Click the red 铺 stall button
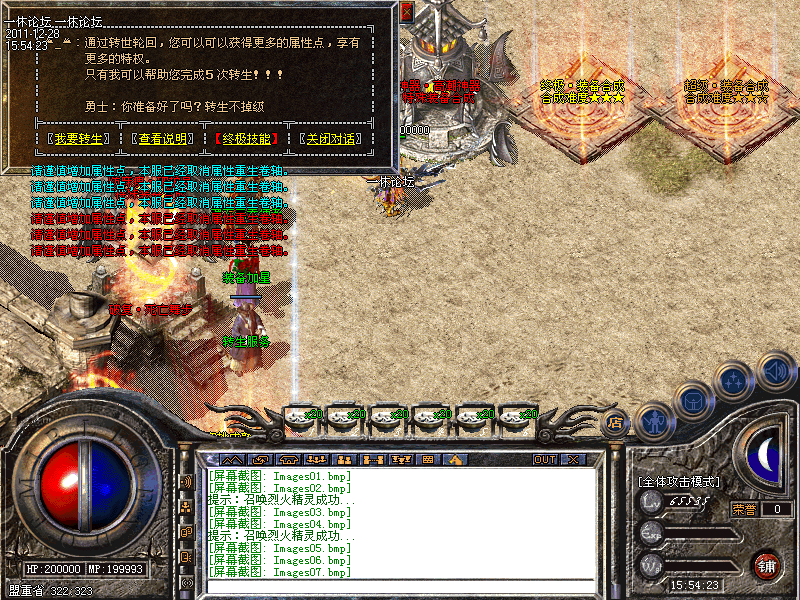This screenshot has width=800, height=600. coord(767,566)
